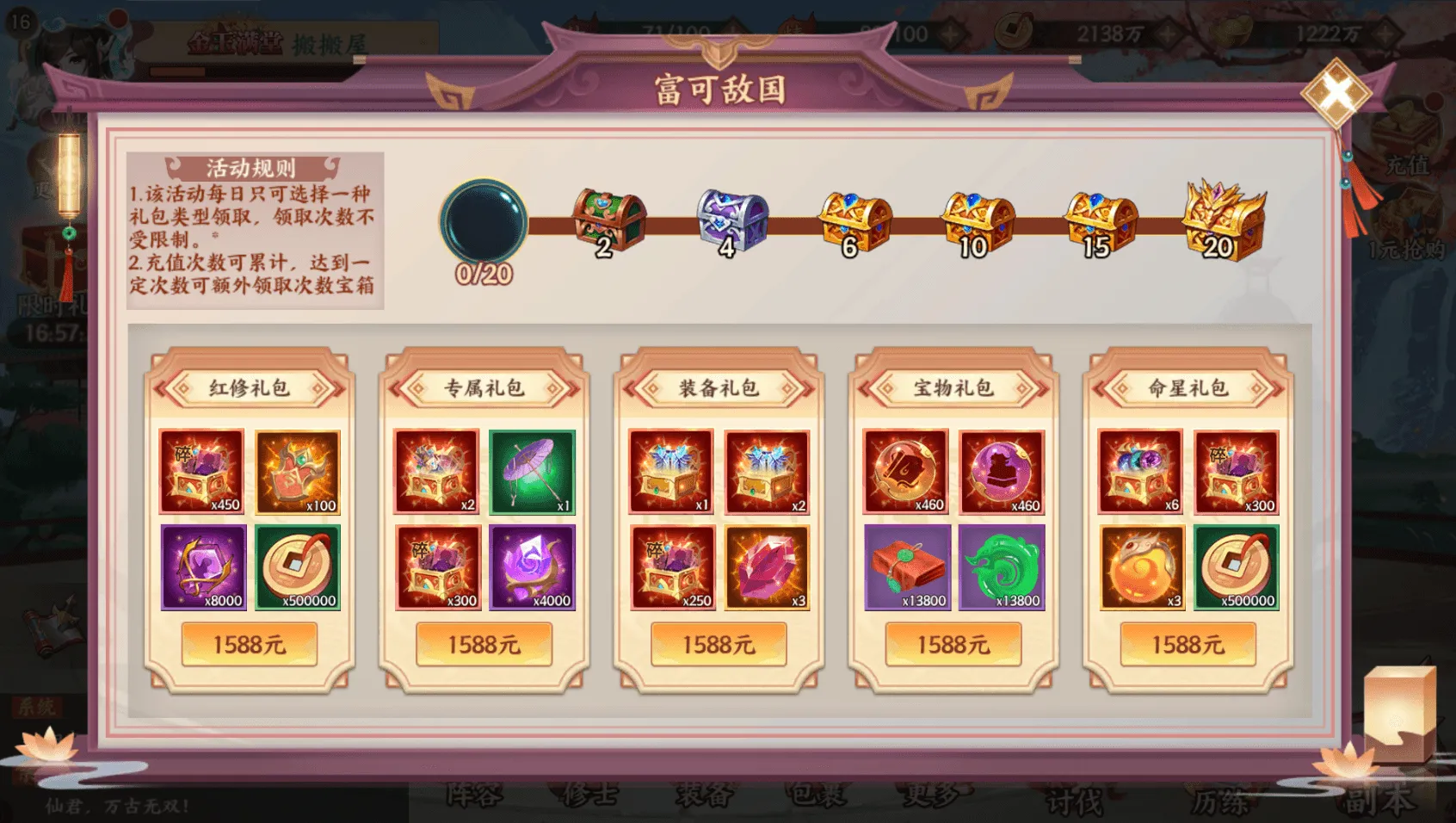Buy the 装备礼包 for 1588元
1456x823 pixels.
click(719, 644)
